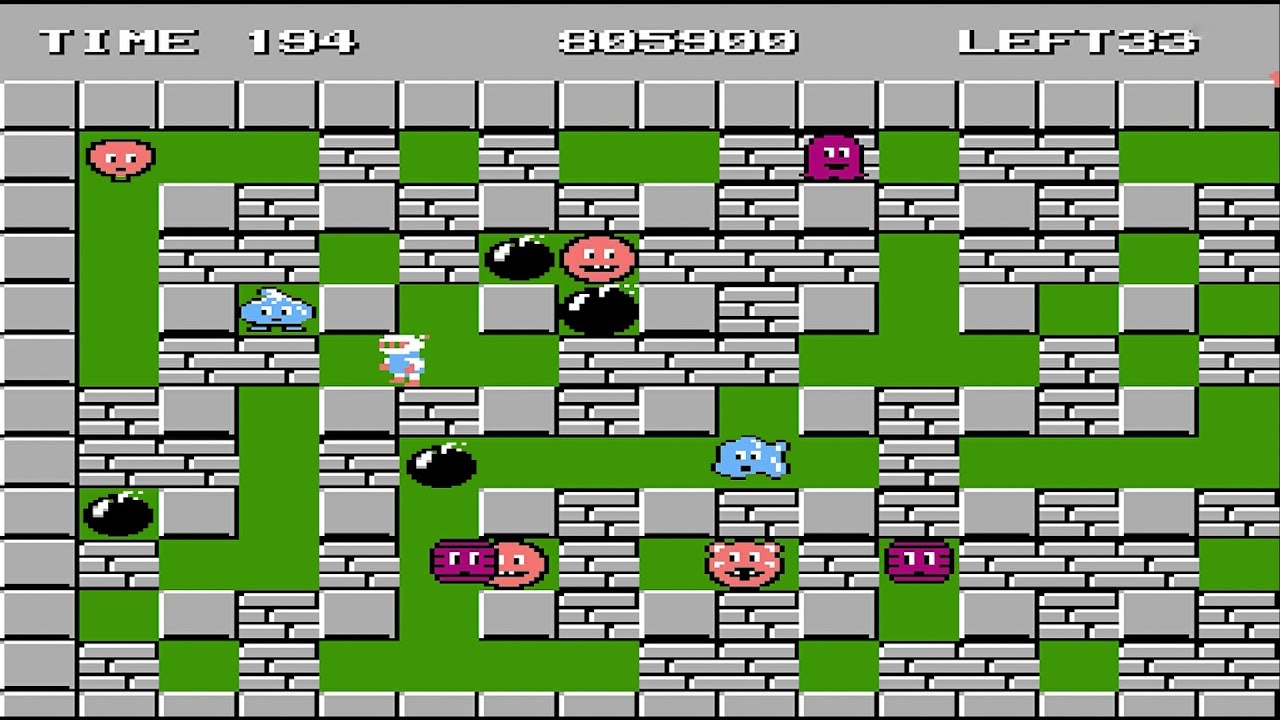Viewport: 1280px width, 720px height.
Task: Click the pink Ballom enemy at top left
Action: [x=120, y=158]
